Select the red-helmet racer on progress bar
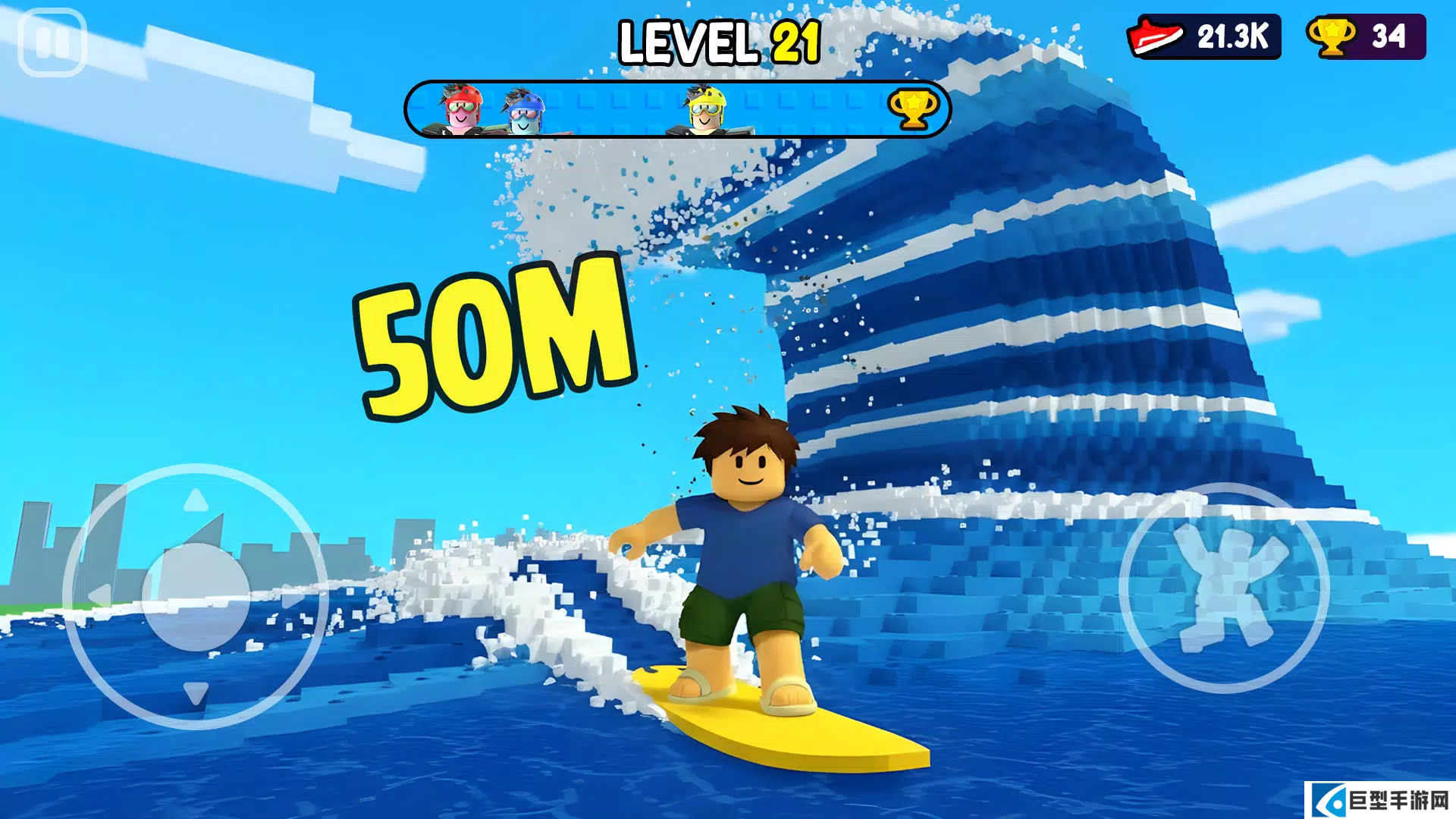This screenshot has width=1456, height=819. point(462,109)
